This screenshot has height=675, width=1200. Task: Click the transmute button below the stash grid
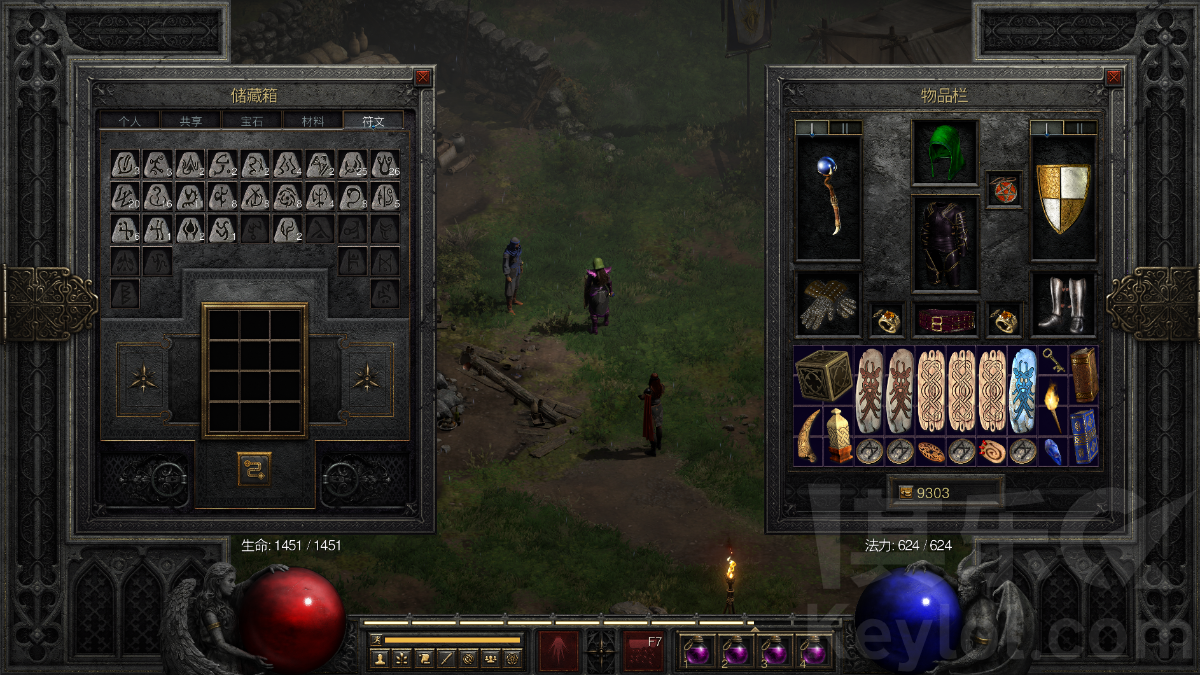click(254, 468)
